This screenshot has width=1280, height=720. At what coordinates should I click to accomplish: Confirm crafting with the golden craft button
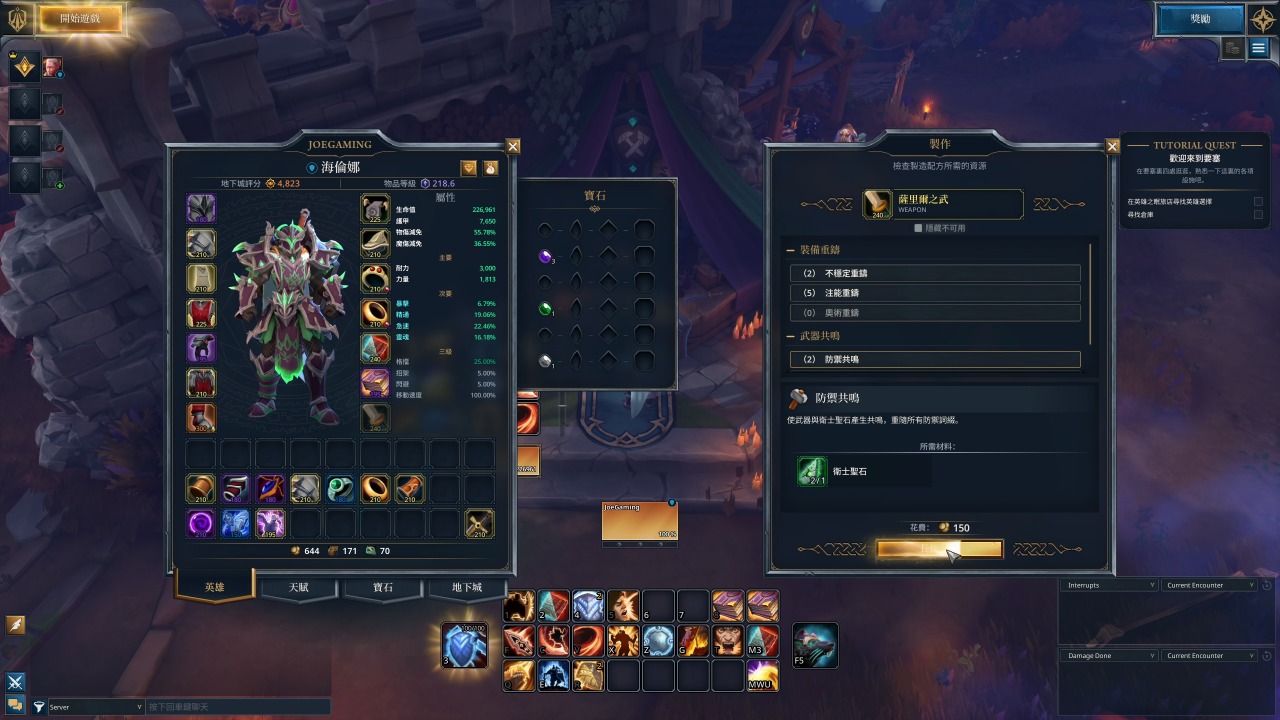coord(939,549)
